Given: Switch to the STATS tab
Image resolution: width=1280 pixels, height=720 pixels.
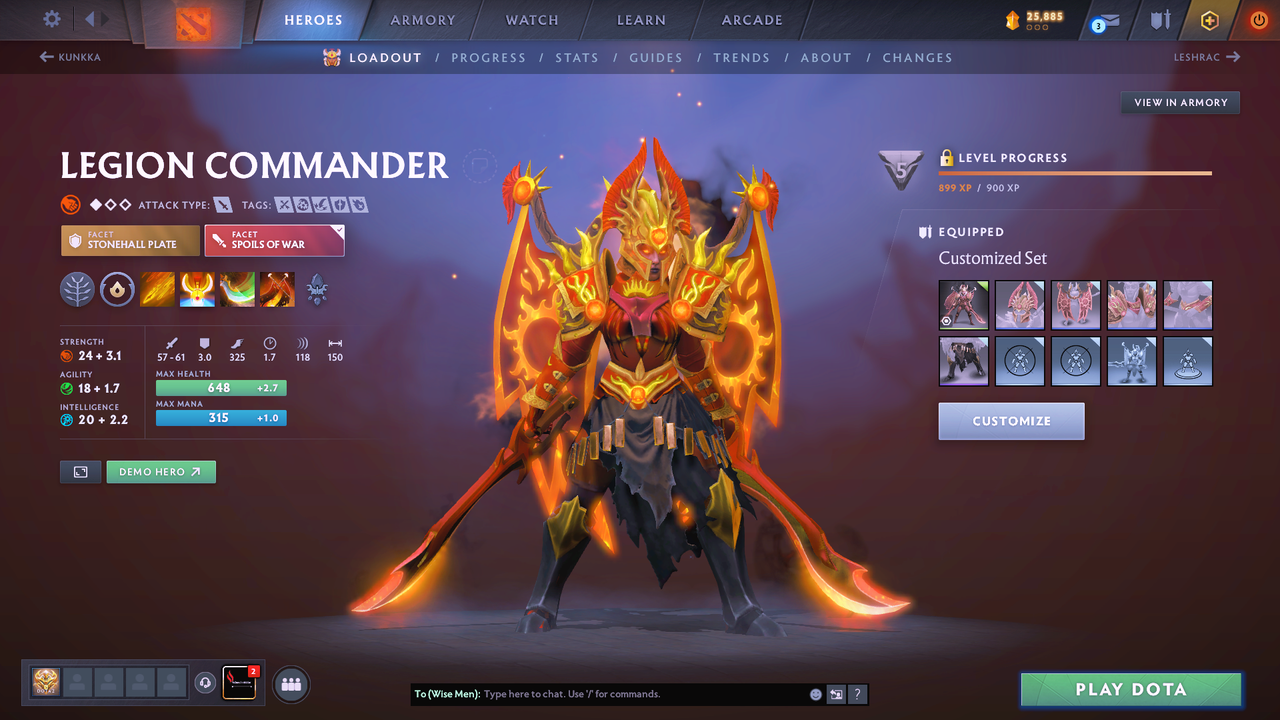Looking at the screenshot, I should [x=577, y=57].
